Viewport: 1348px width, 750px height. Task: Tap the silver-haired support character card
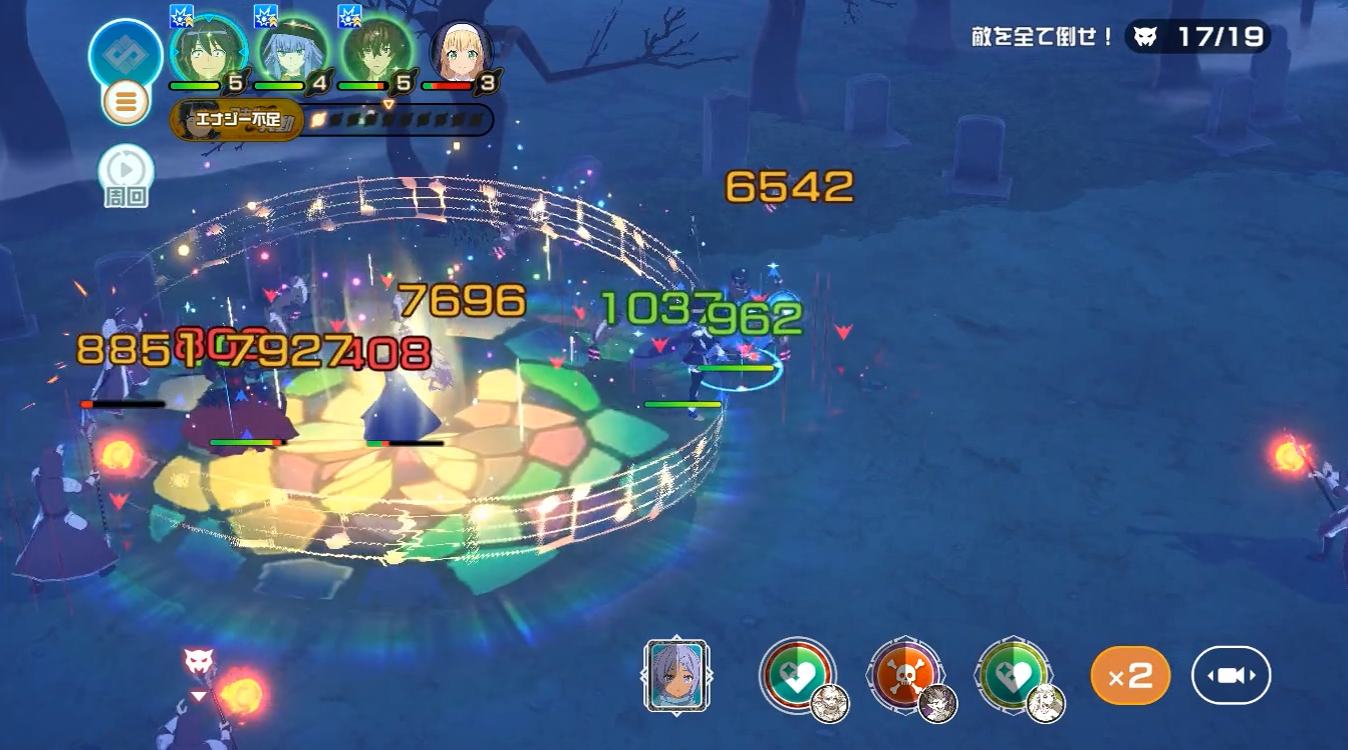677,676
